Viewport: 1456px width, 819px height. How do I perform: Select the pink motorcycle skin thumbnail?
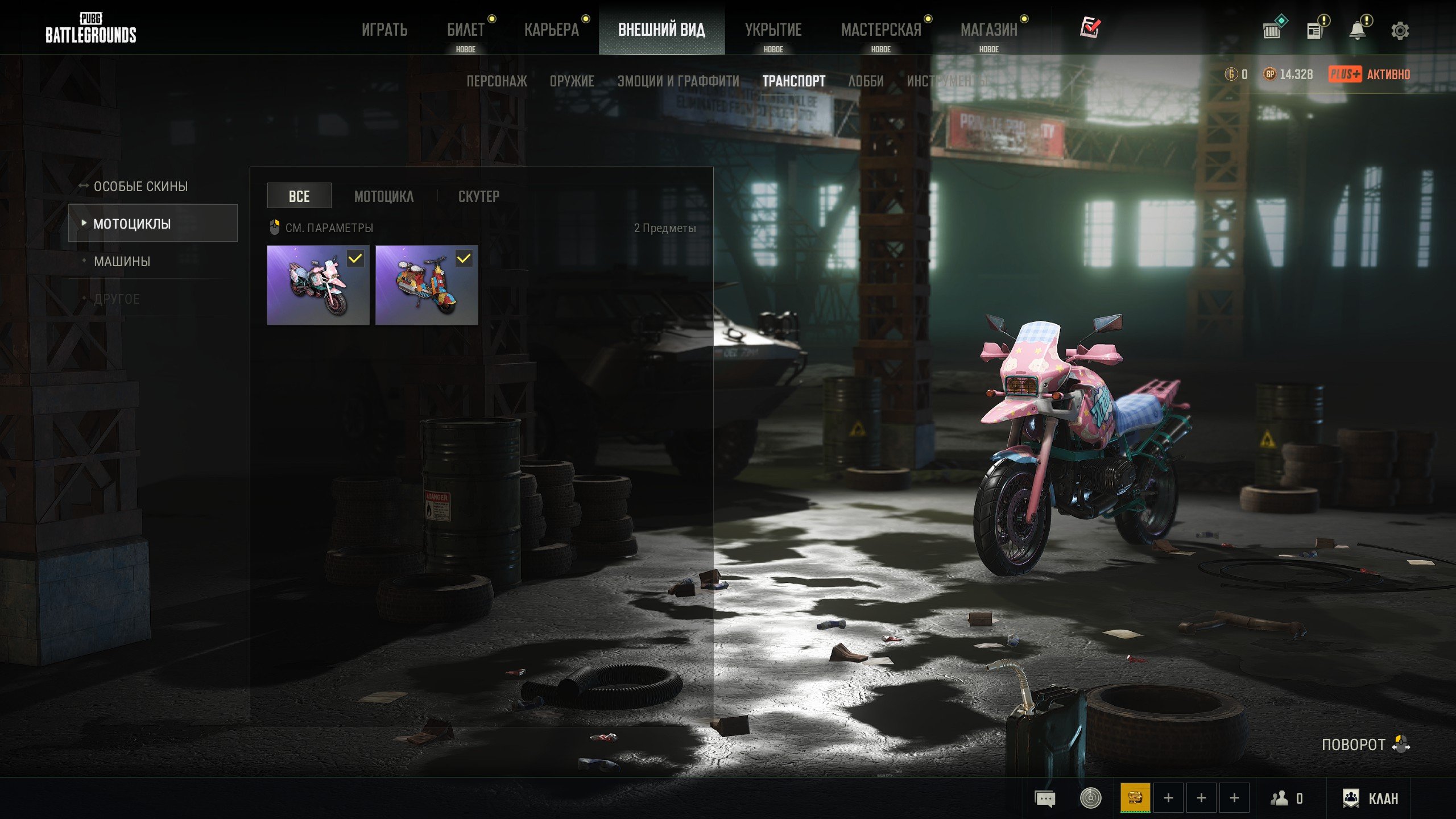pos(317,286)
